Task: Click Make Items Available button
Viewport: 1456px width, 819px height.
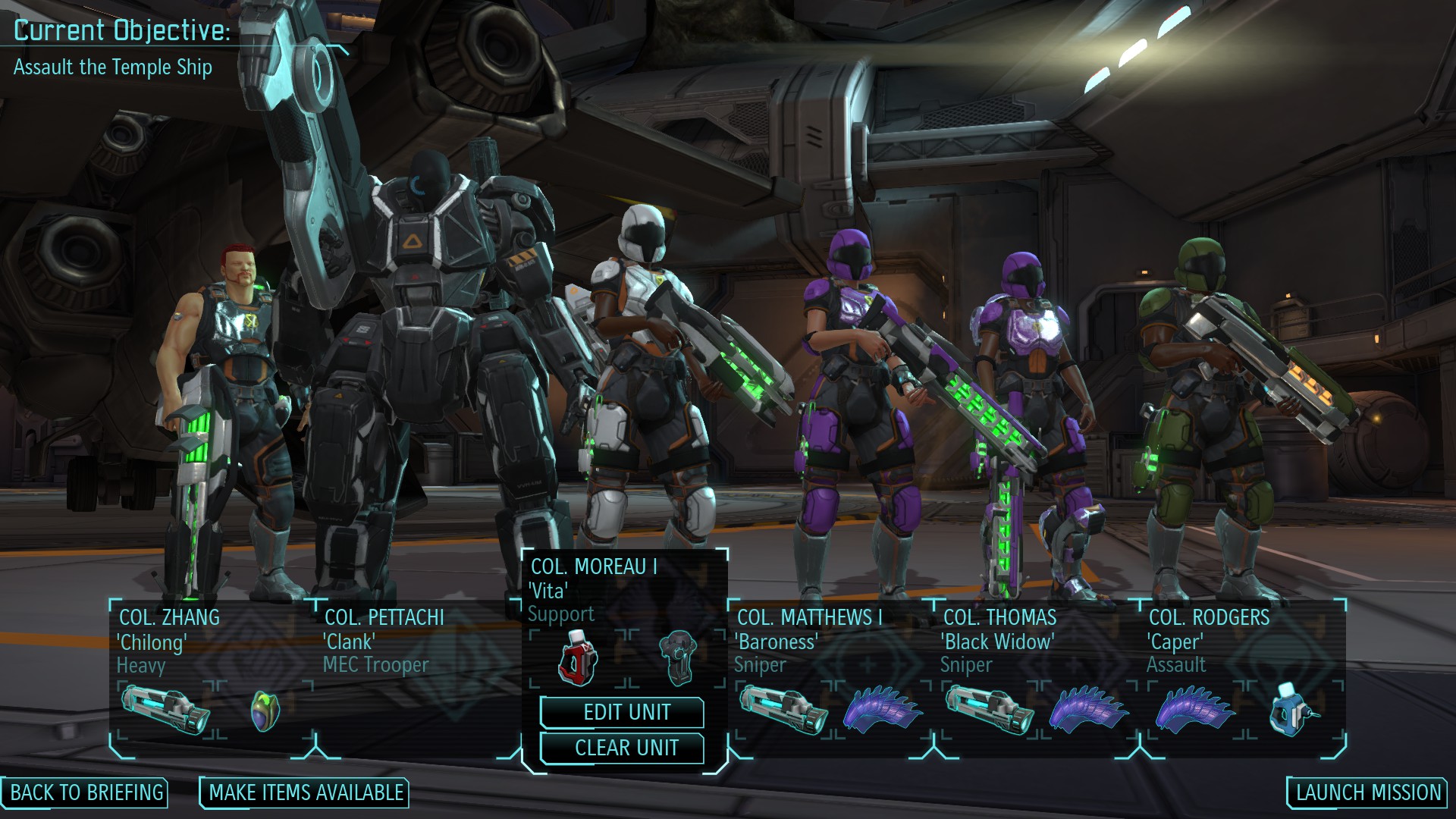Action: [306, 793]
